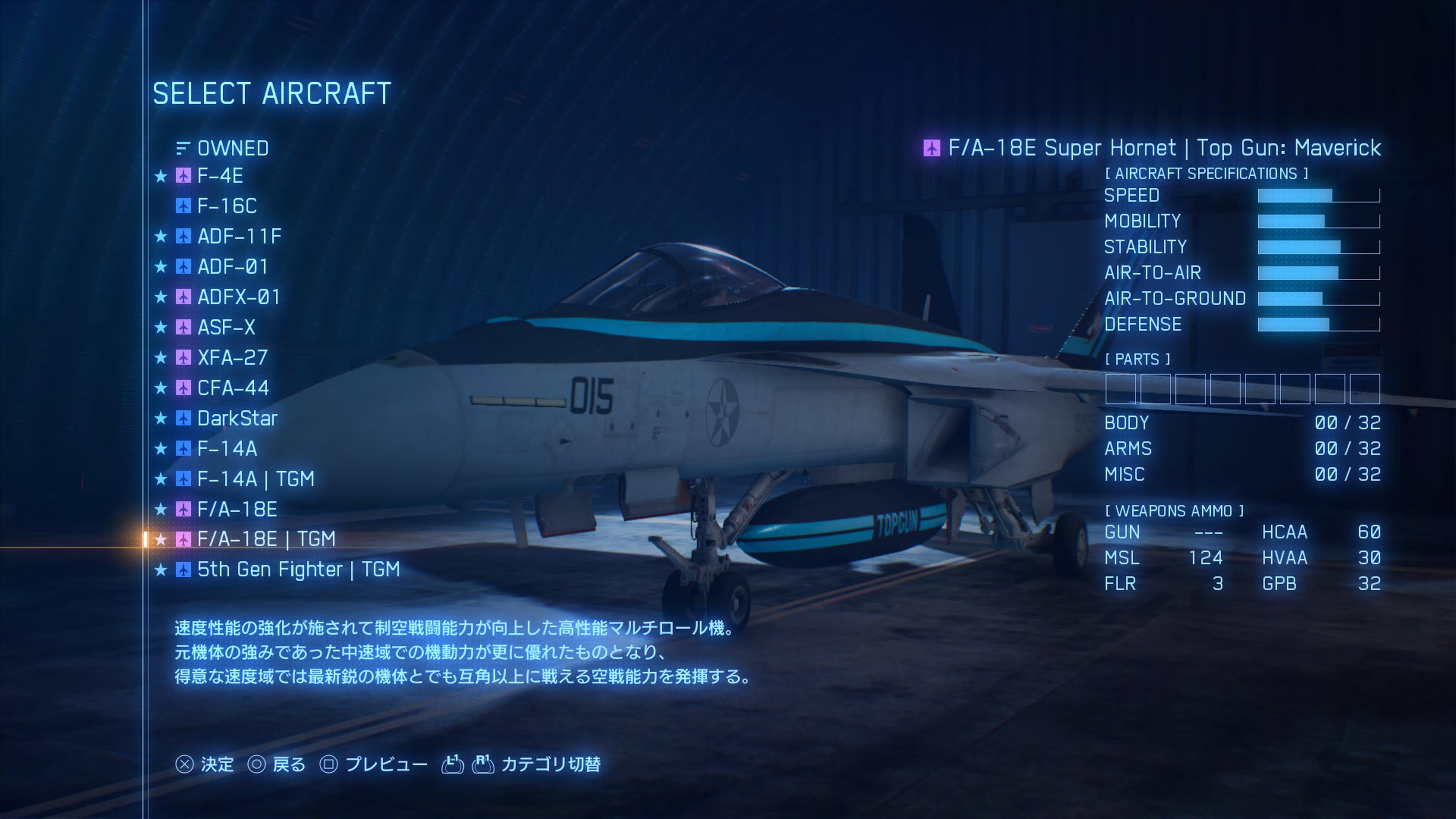Select the highlighted F/A-18E | TGM row
This screenshot has width=1456, height=819.
[x=266, y=539]
